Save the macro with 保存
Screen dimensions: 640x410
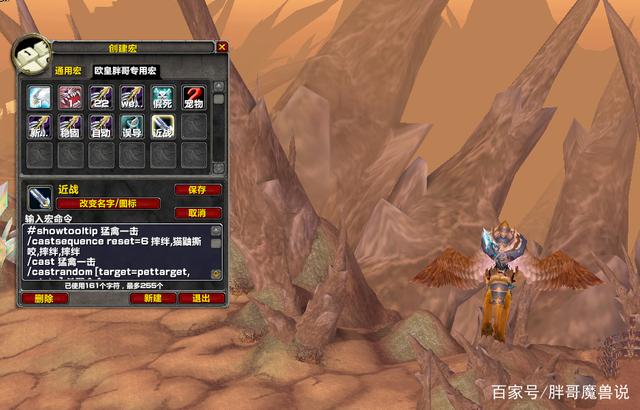pyautogui.click(x=198, y=189)
